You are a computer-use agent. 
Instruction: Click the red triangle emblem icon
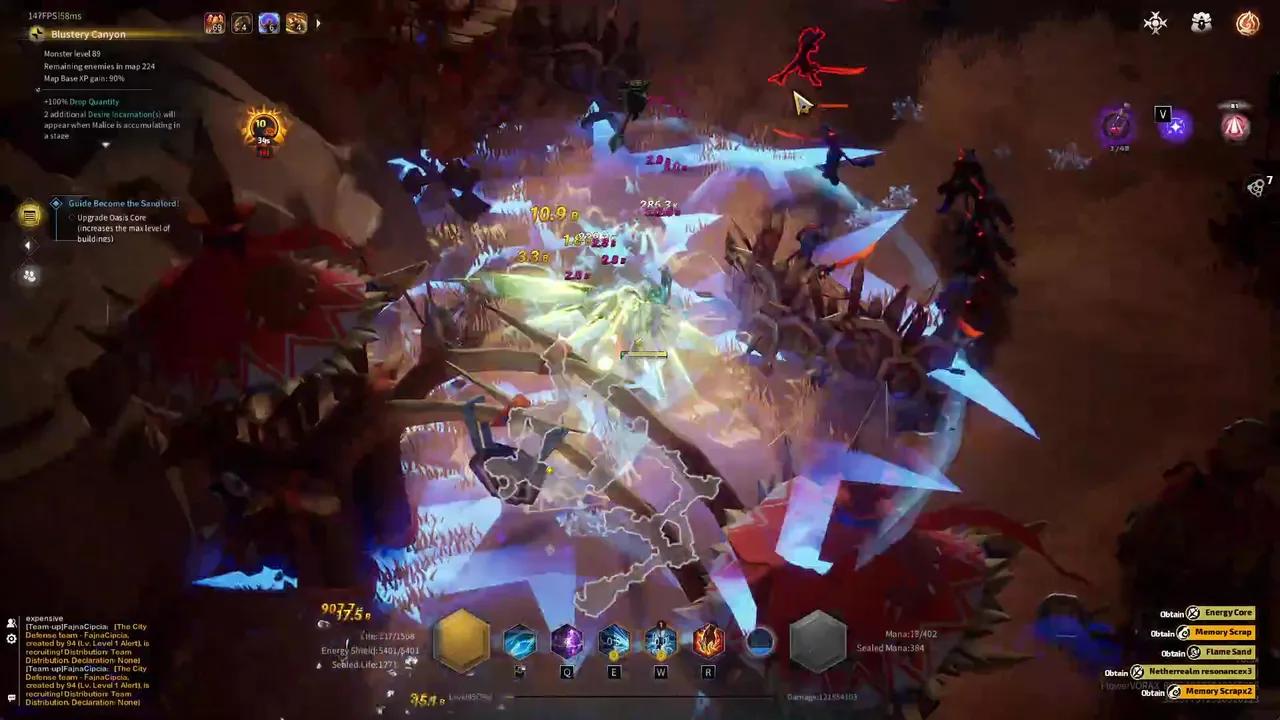point(1235,127)
